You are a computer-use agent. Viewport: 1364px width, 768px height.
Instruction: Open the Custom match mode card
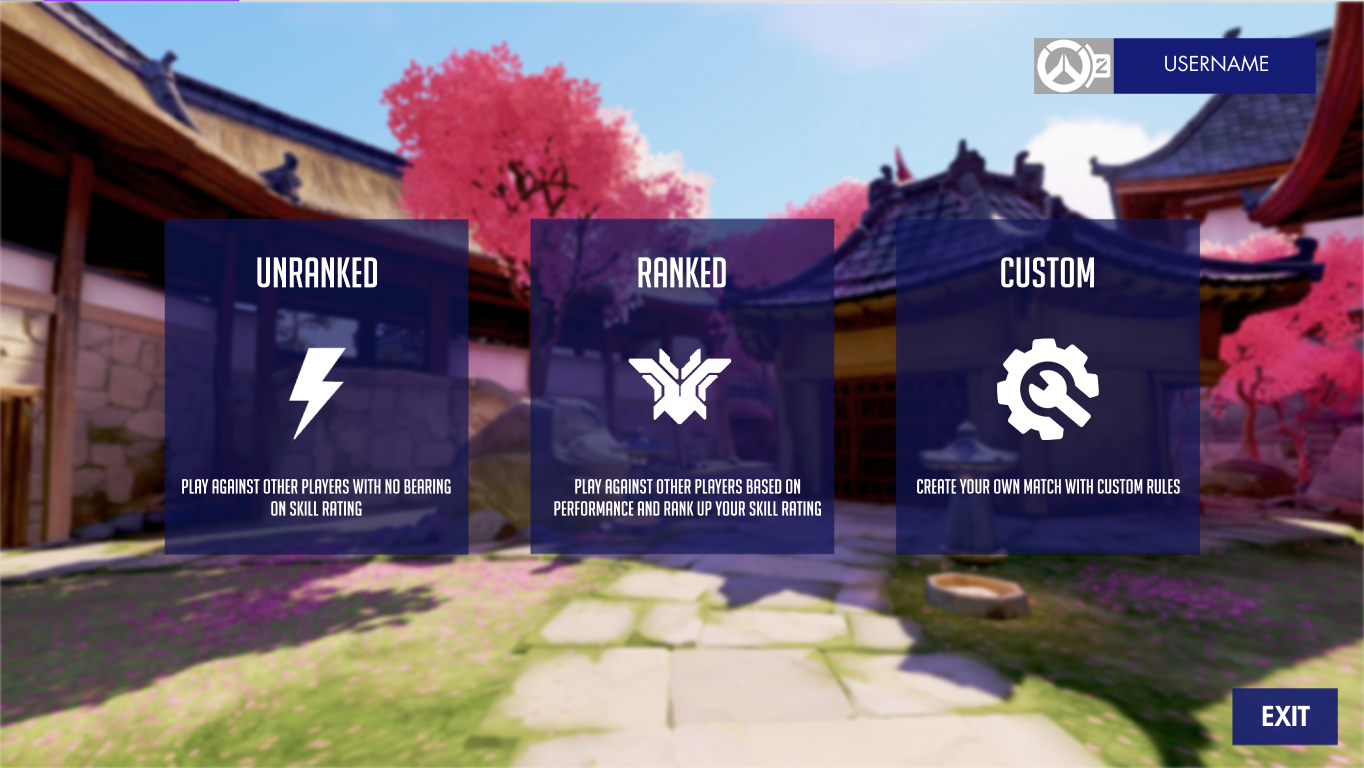tap(1047, 386)
